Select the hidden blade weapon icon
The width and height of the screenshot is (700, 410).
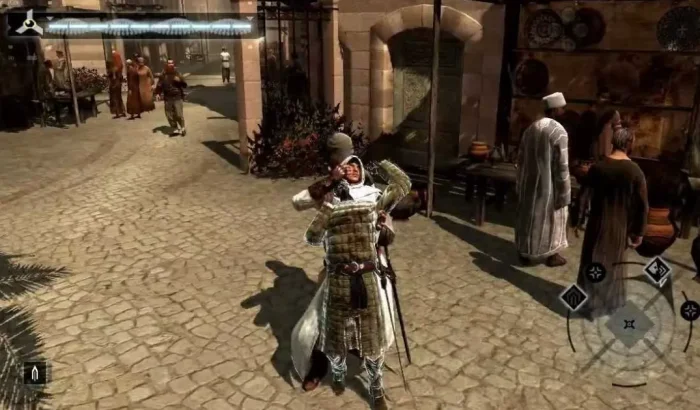[34, 373]
